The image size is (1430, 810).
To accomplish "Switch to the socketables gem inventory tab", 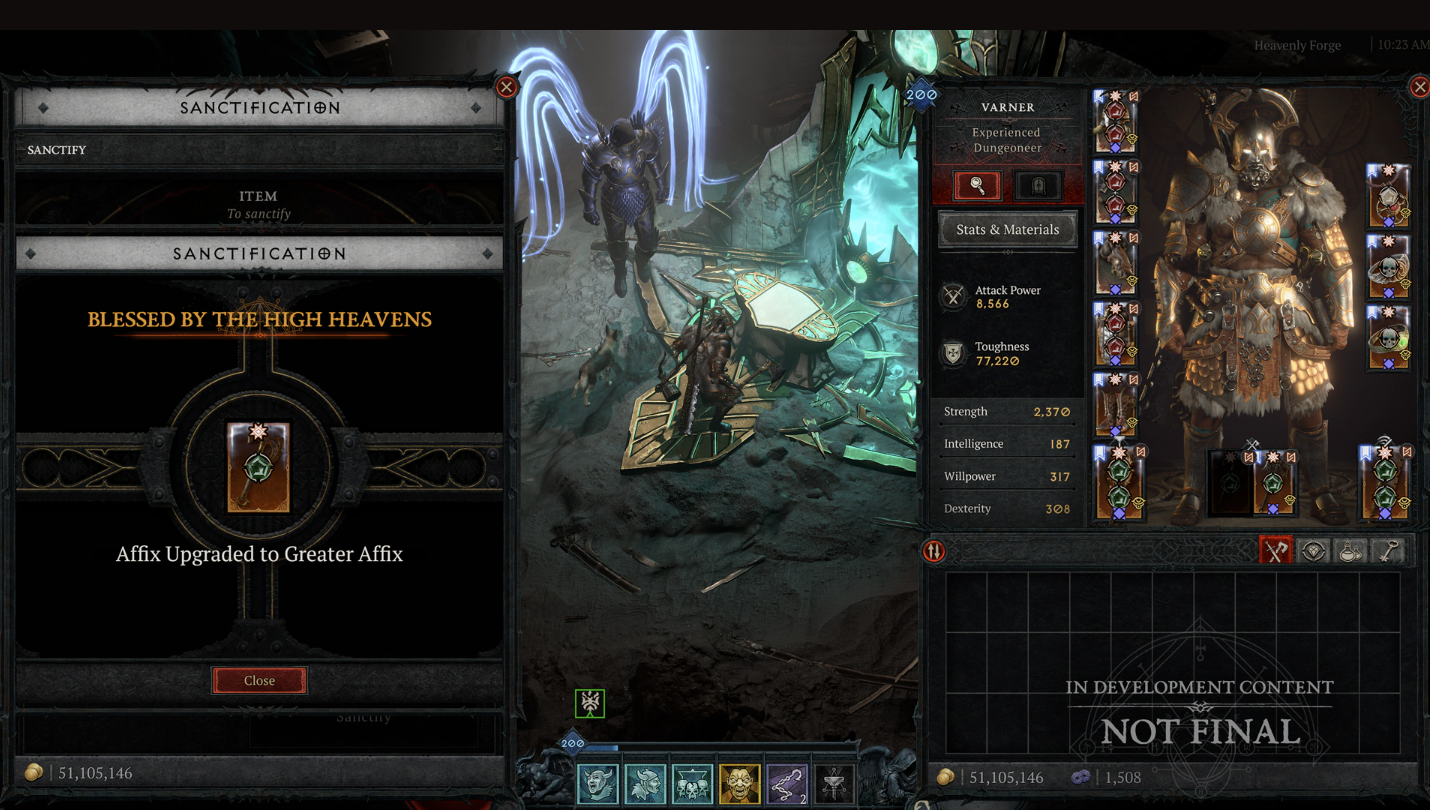I will point(1313,551).
